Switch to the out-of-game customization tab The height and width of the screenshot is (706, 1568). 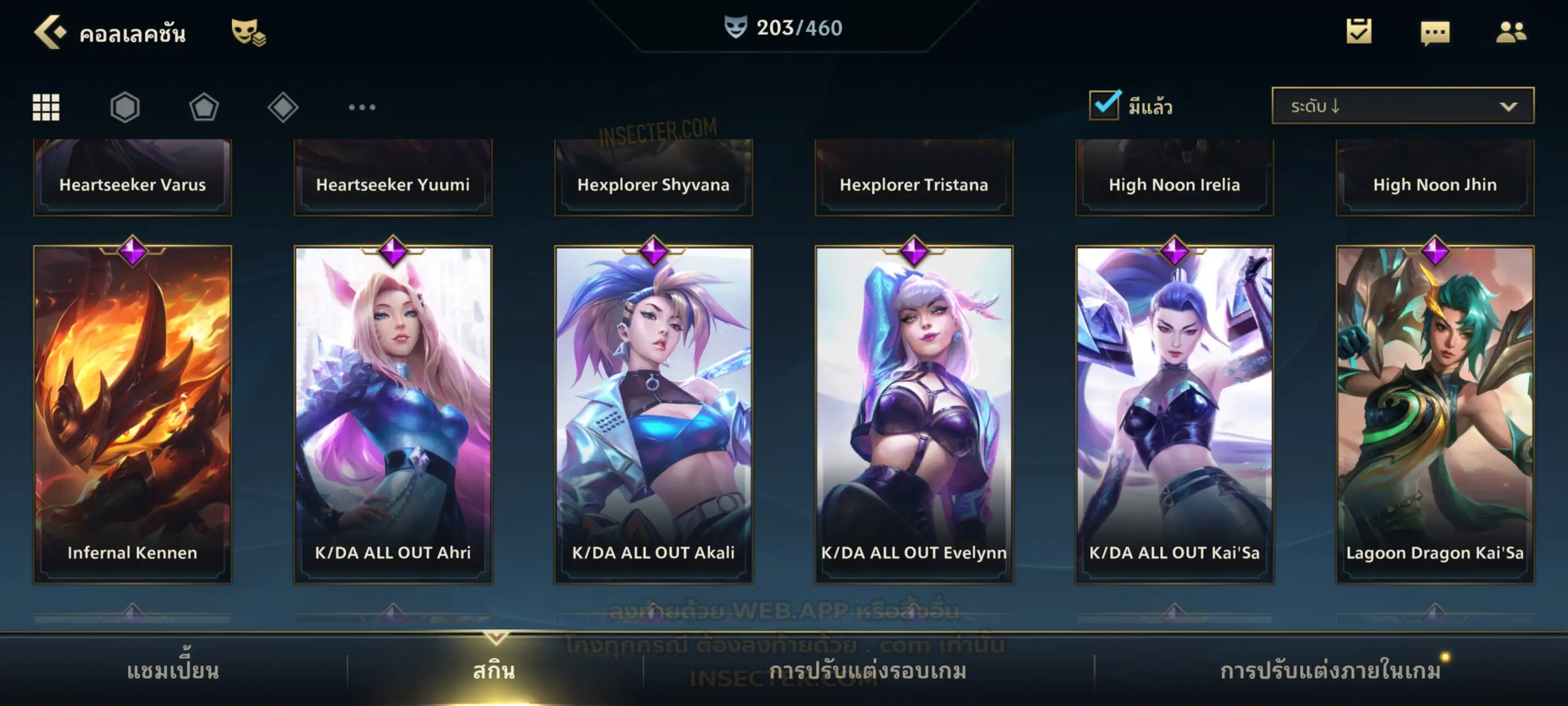tap(868, 671)
